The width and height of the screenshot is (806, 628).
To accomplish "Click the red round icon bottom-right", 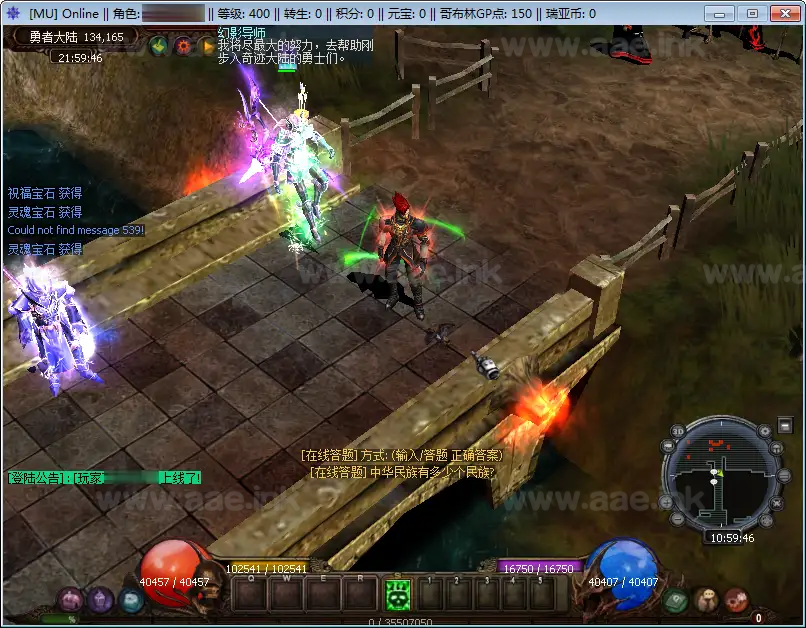I will [737, 599].
